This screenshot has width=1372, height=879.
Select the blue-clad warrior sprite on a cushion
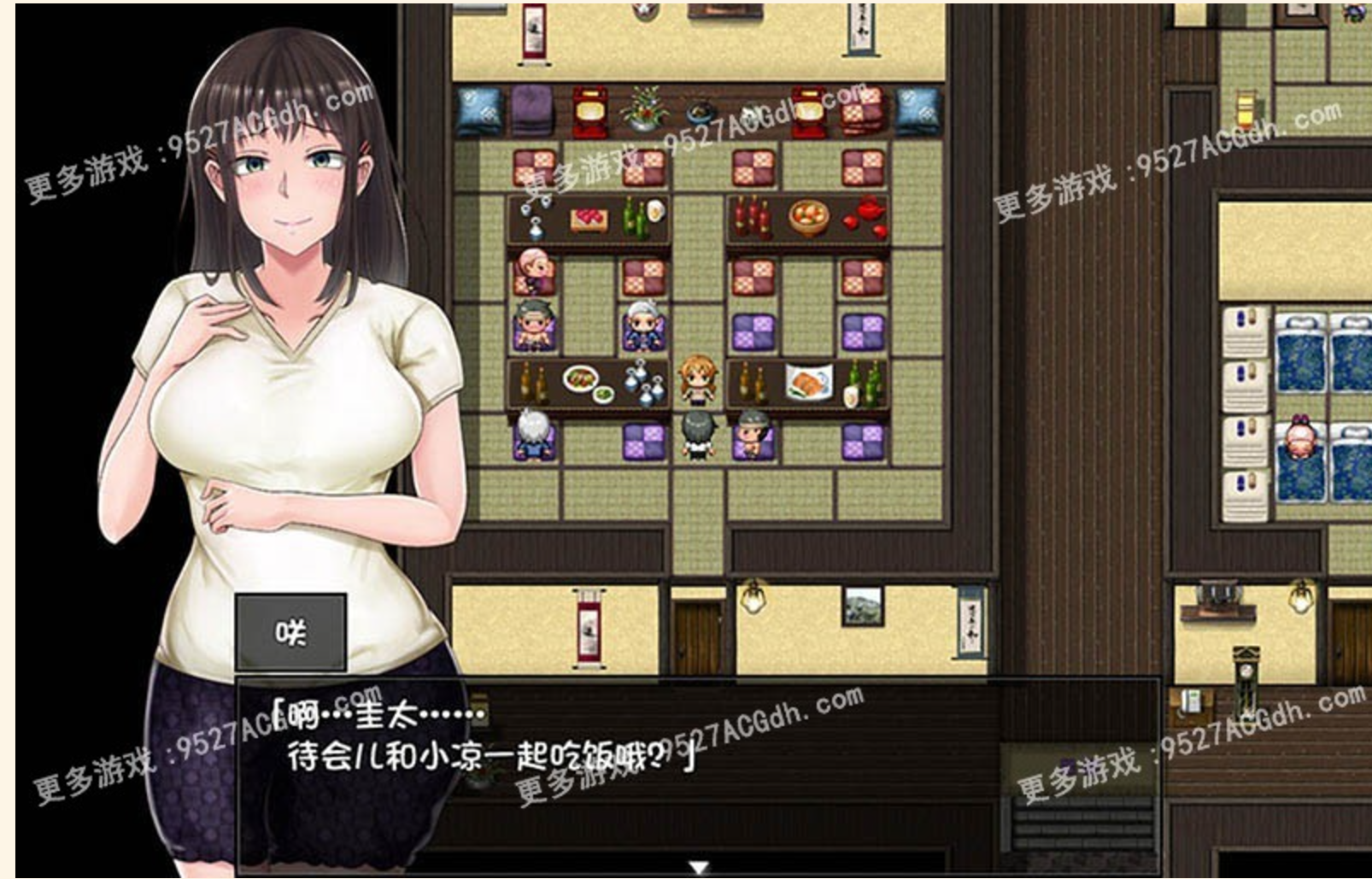[644, 325]
